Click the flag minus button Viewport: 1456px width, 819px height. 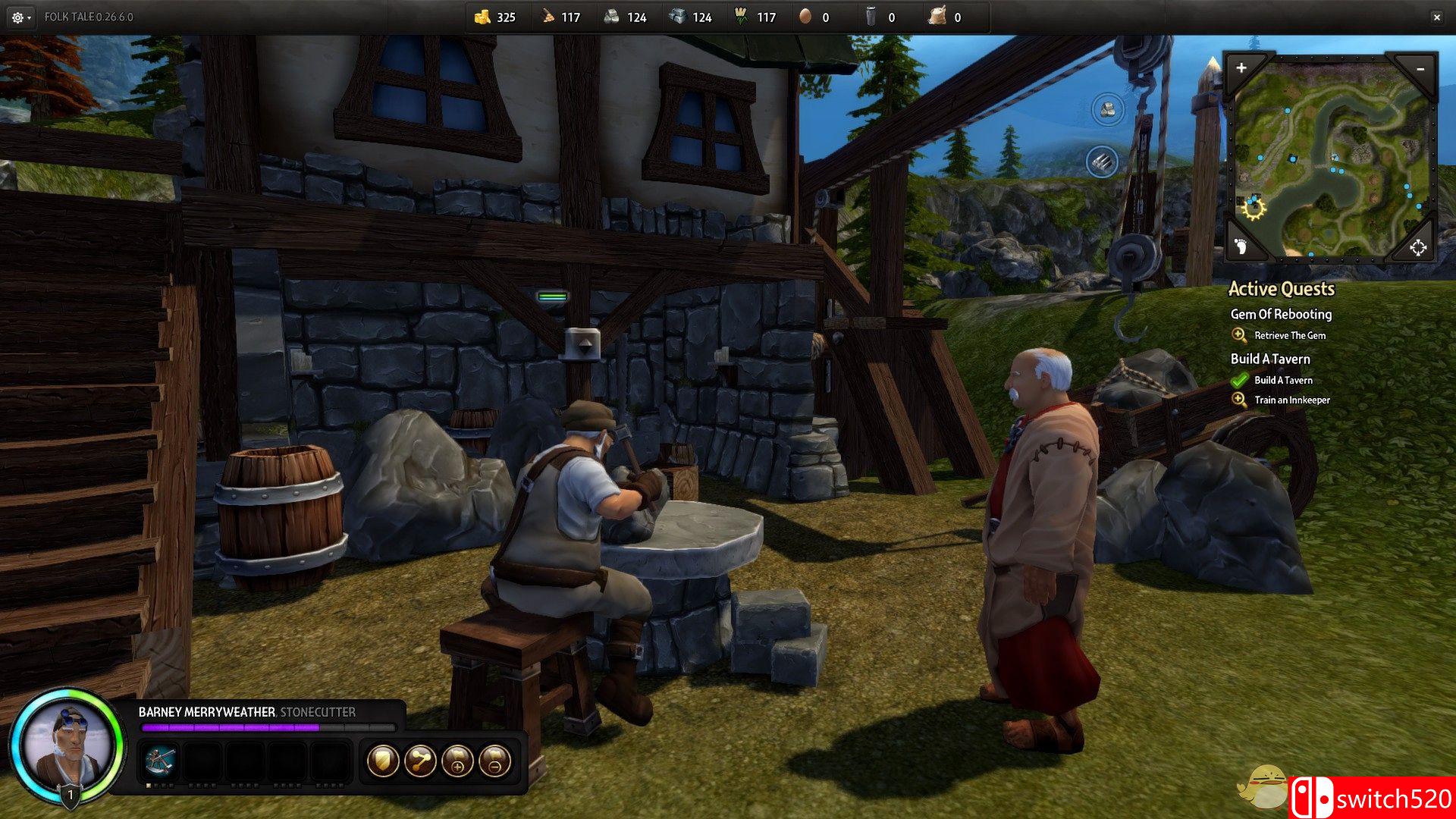494,761
